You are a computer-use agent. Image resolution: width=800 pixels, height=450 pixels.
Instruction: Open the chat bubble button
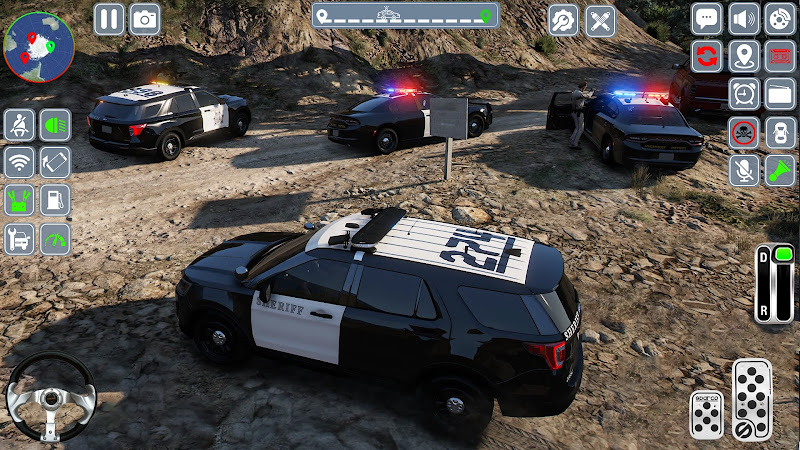[707, 19]
